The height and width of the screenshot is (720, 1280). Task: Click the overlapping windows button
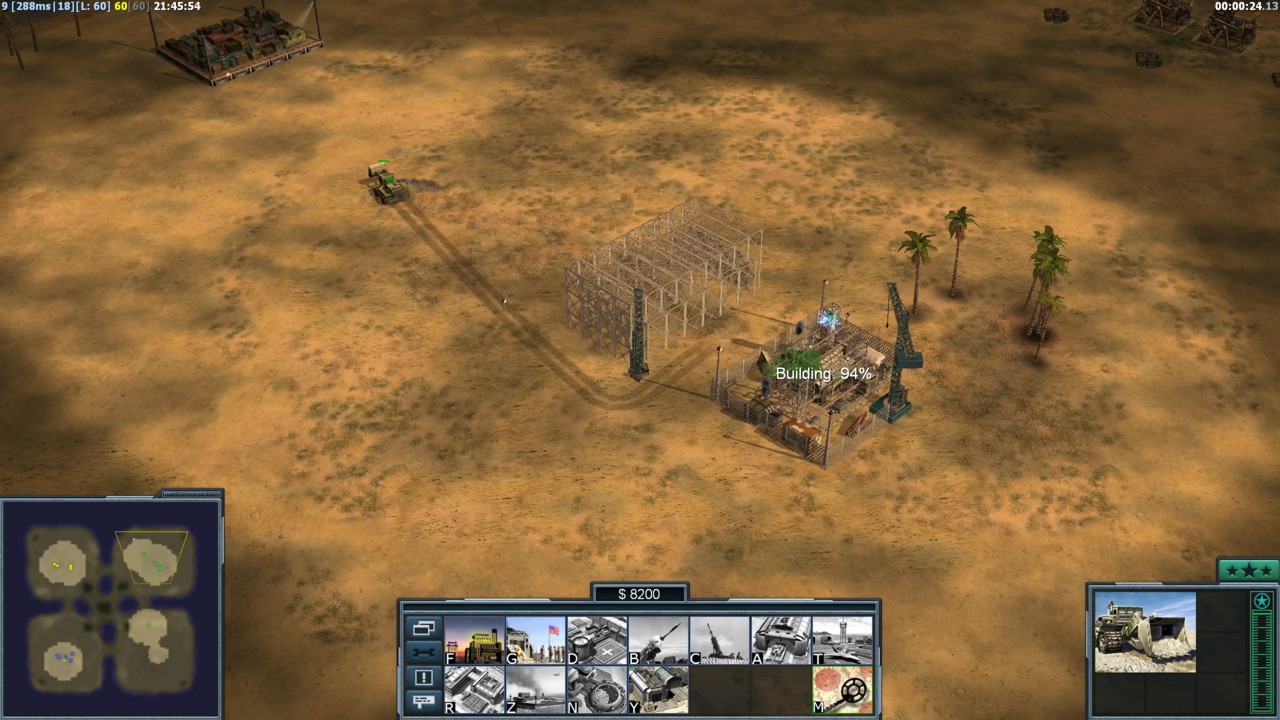tap(423, 628)
